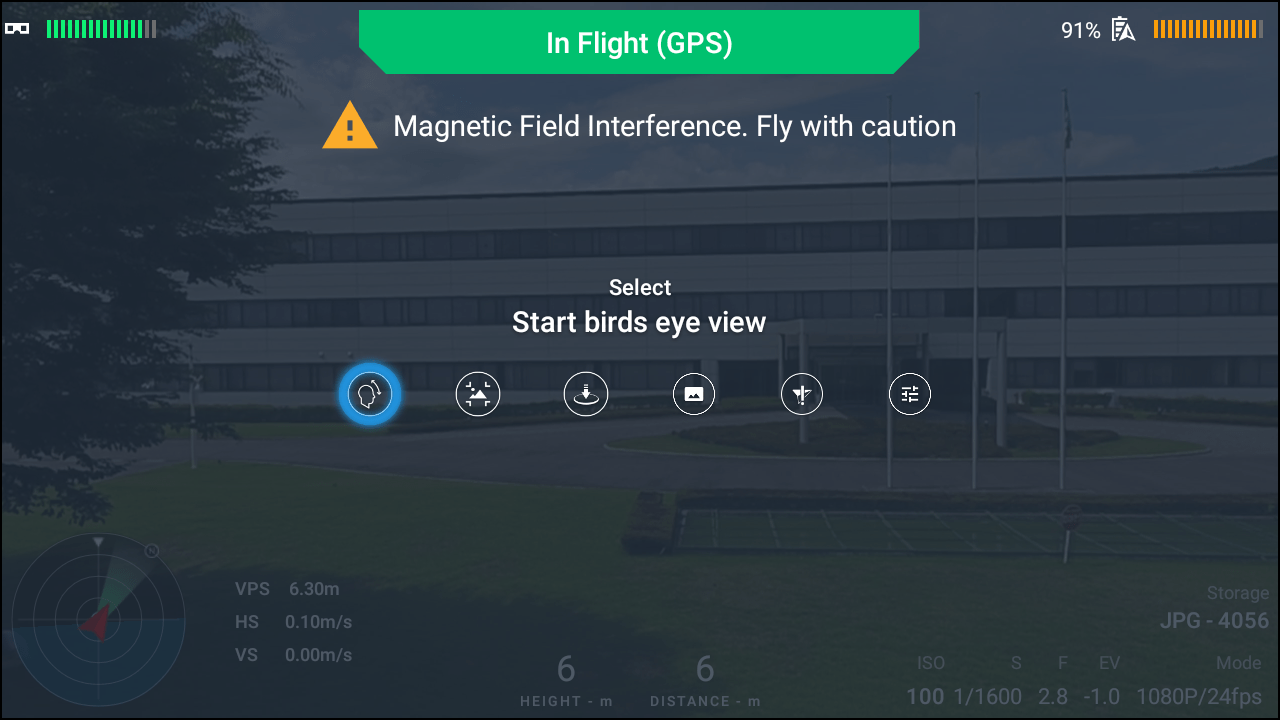Screen dimensions: 1280x720
Task: Click the magnetic interference warning triangle
Action: pyautogui.click(x=350, y=126)
